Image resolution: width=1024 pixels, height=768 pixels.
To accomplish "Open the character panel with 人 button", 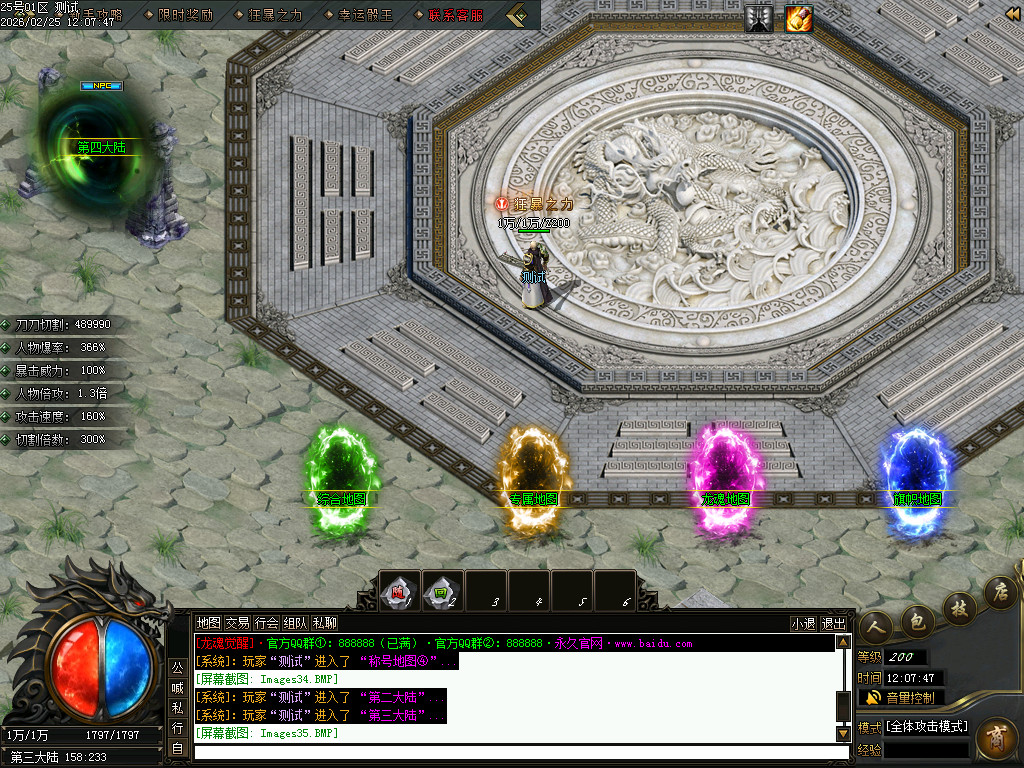I will tap(877, 624).
